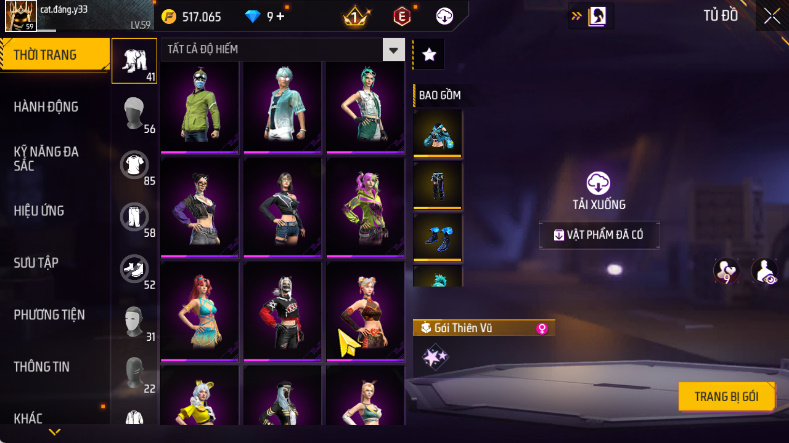Equip the bundle with Trang Bị Gói
789x443 pixels.
coord(726,396)
